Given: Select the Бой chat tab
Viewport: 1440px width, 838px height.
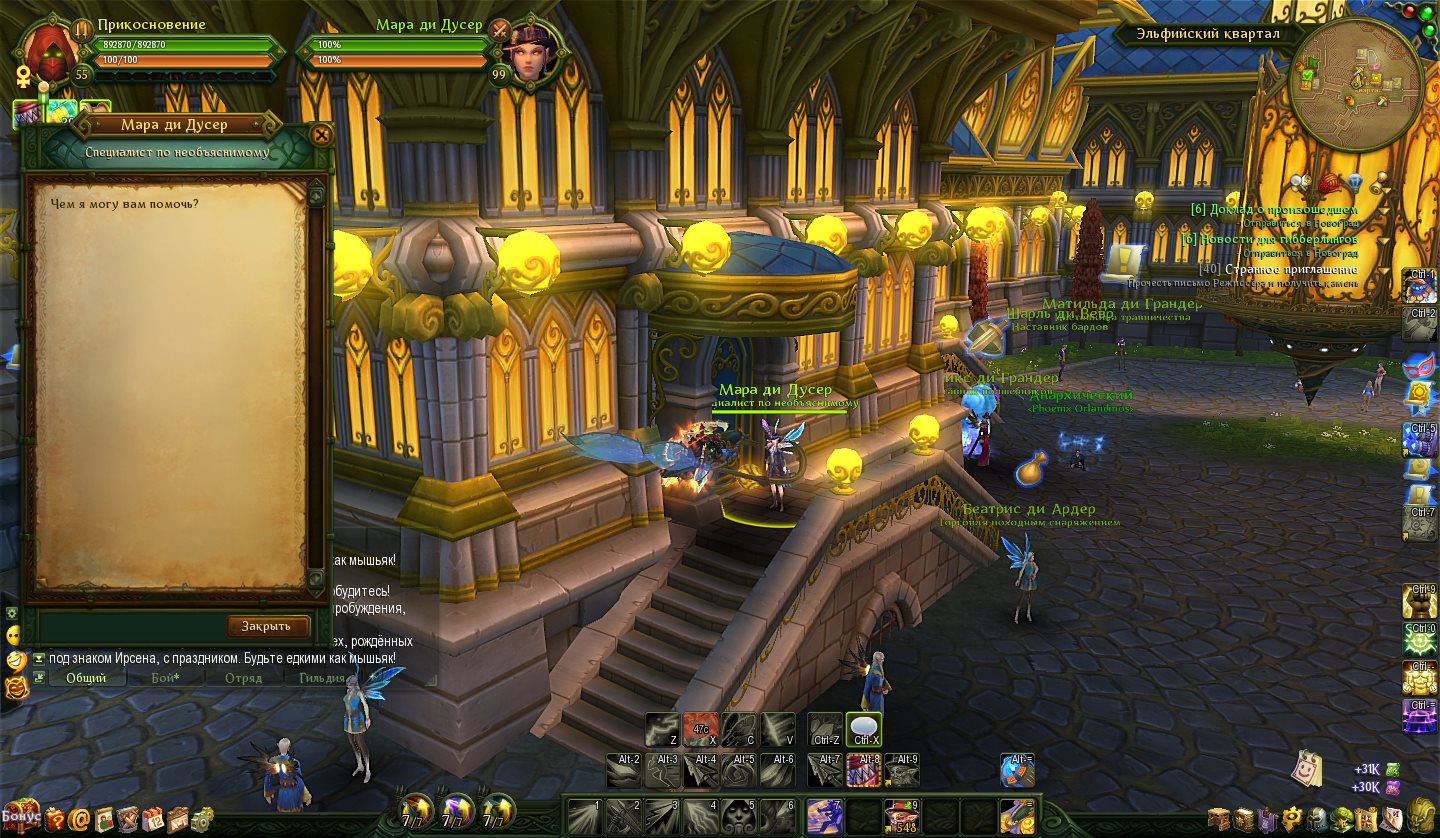Looking at the screenshot, I should pos(165,678).
